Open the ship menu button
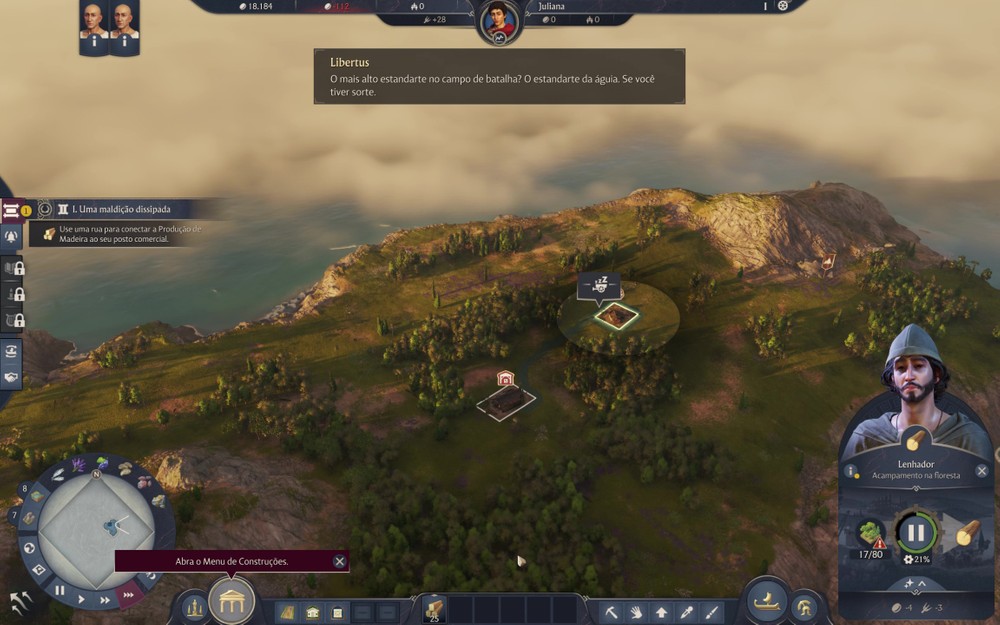 pos(765,602)
